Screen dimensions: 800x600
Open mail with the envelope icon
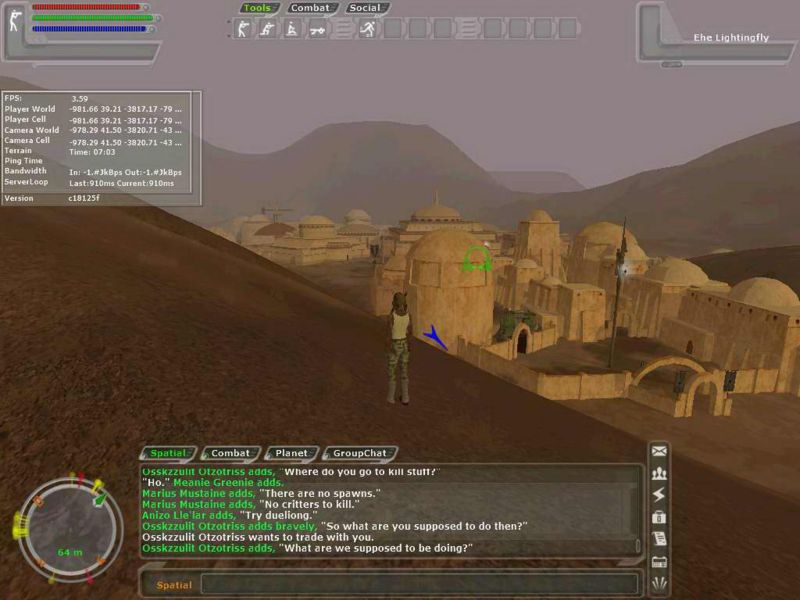tap(659, 452)
